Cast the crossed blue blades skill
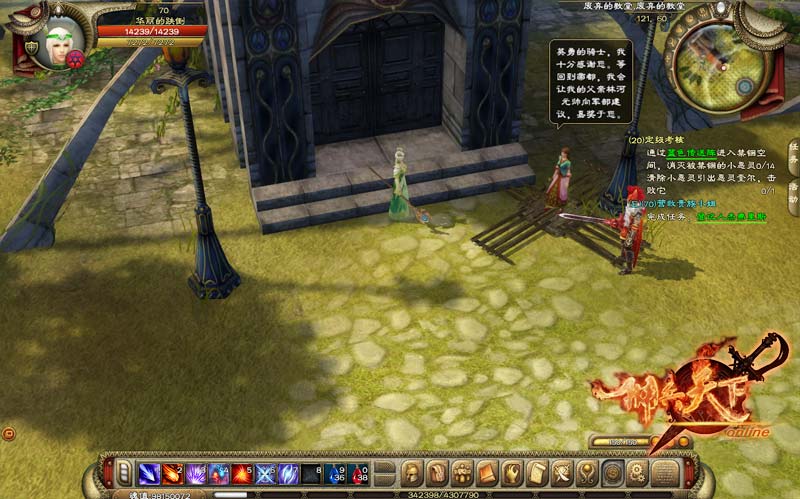 (x=265, y=473)
